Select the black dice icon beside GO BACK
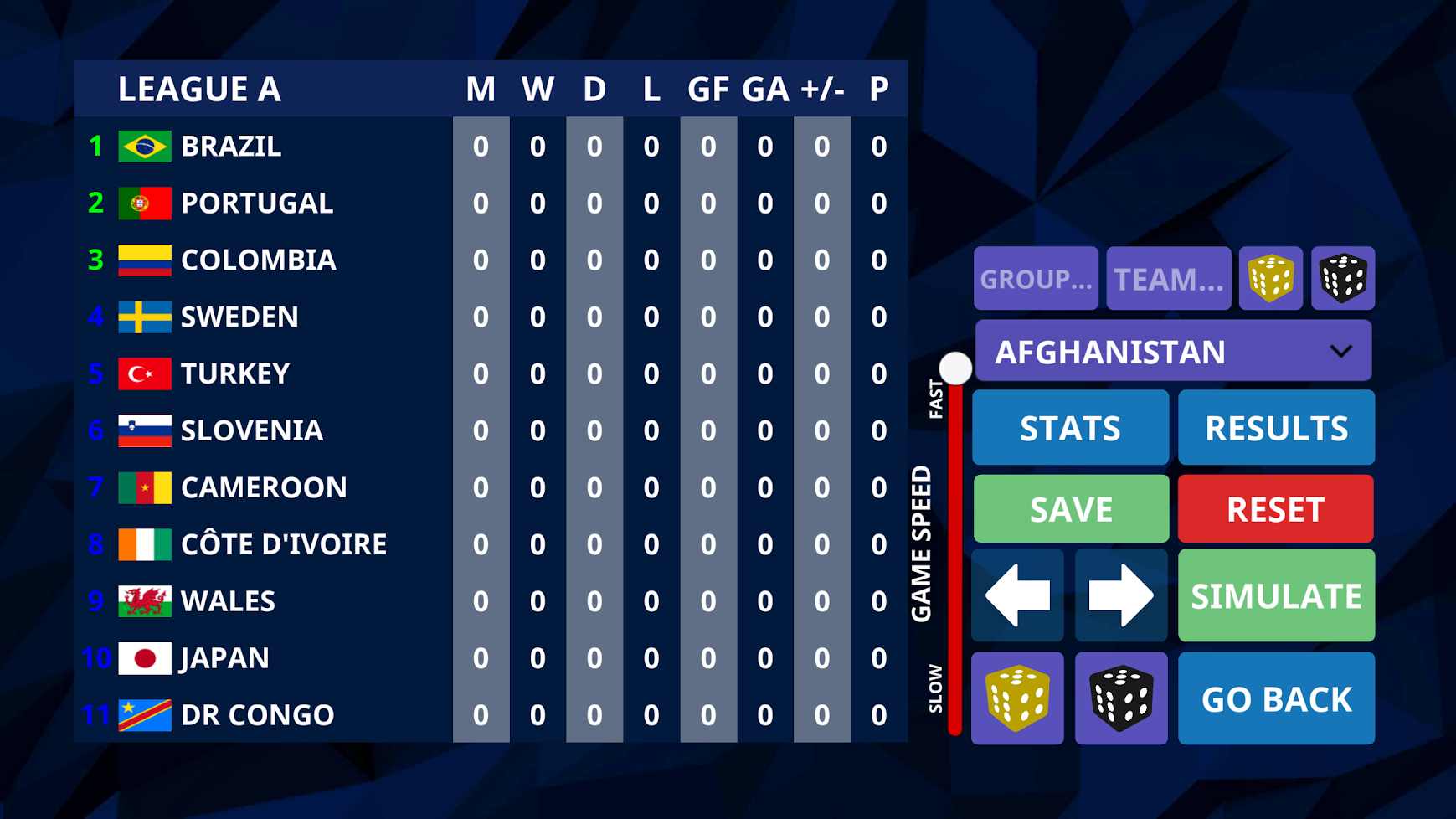Viewport: 1456px width, 819px height. [x=1121, y=697]
